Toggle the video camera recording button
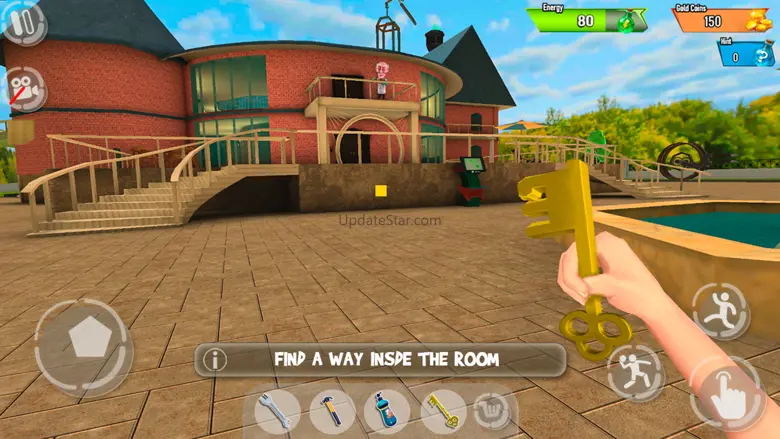The width and height of the screenshot is (780, 439). click(x=25, y=89)
